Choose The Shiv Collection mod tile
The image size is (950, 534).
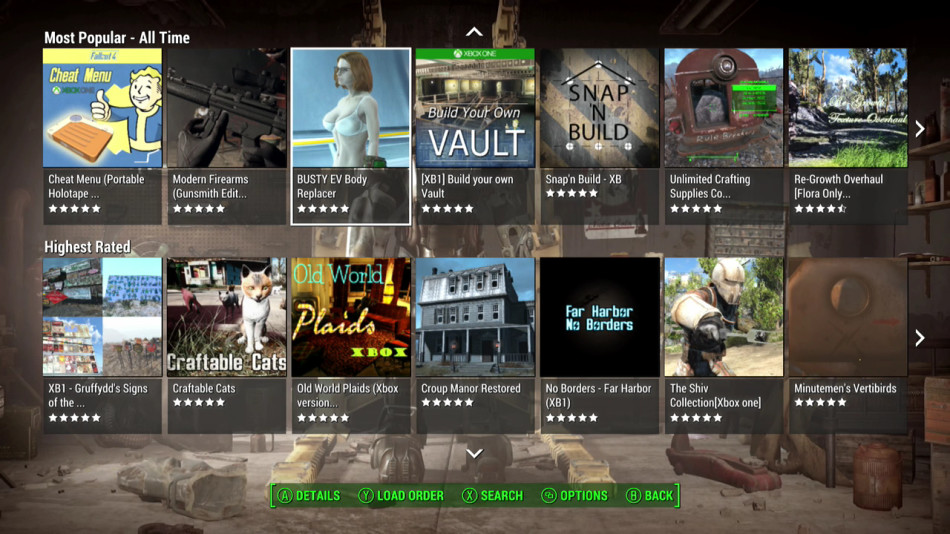723,344
